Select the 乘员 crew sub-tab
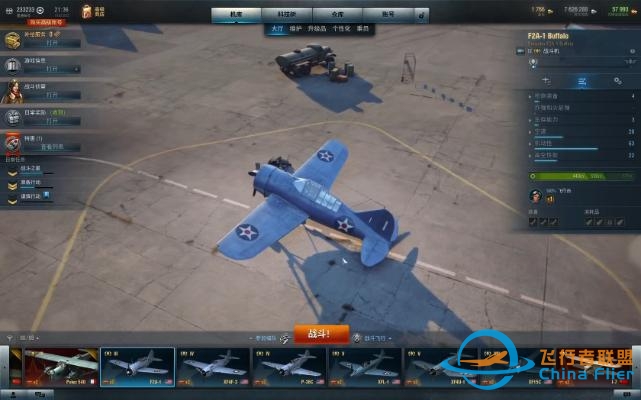641x400 pixels. coord(362,29)
